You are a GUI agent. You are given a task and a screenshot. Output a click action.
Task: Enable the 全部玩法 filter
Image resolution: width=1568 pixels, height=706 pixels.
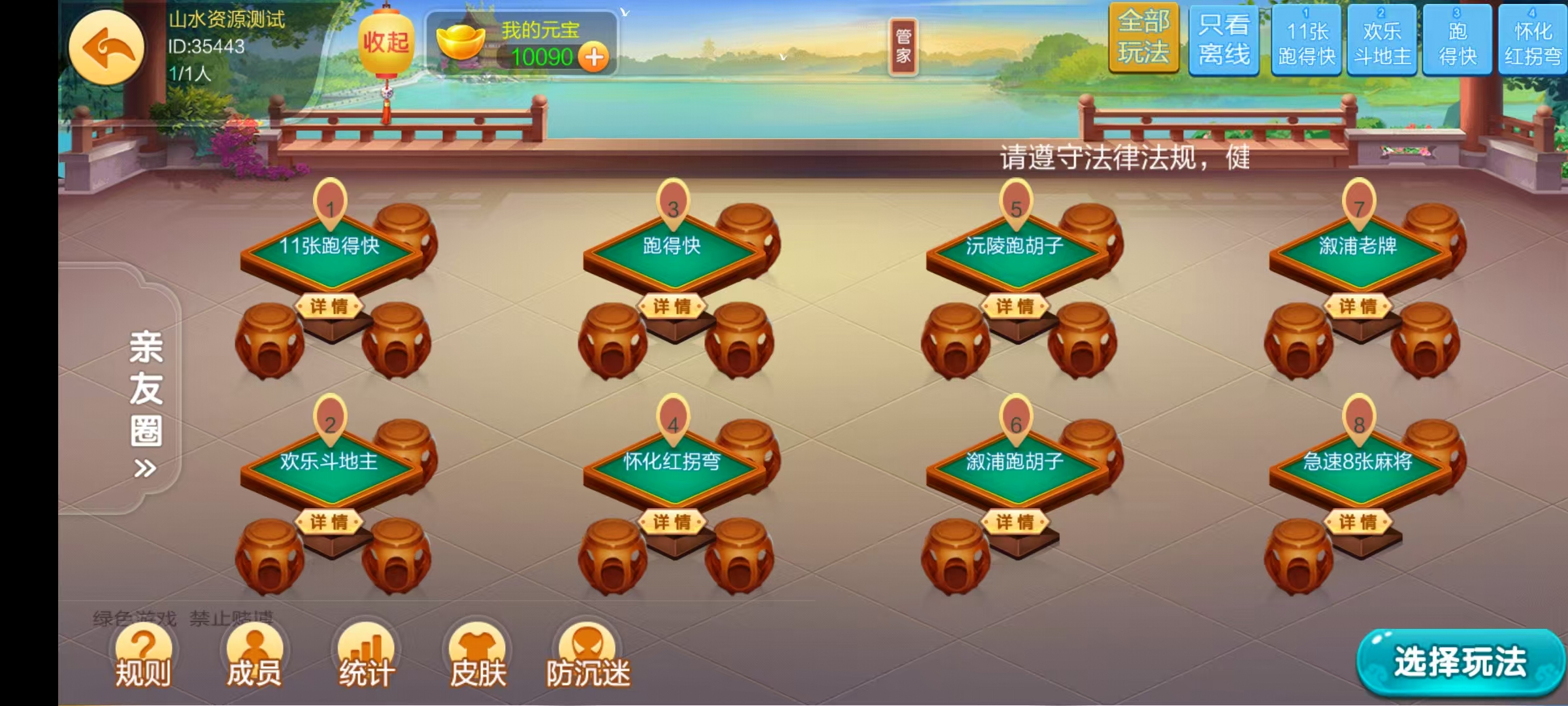click(x=1145, y=41)
